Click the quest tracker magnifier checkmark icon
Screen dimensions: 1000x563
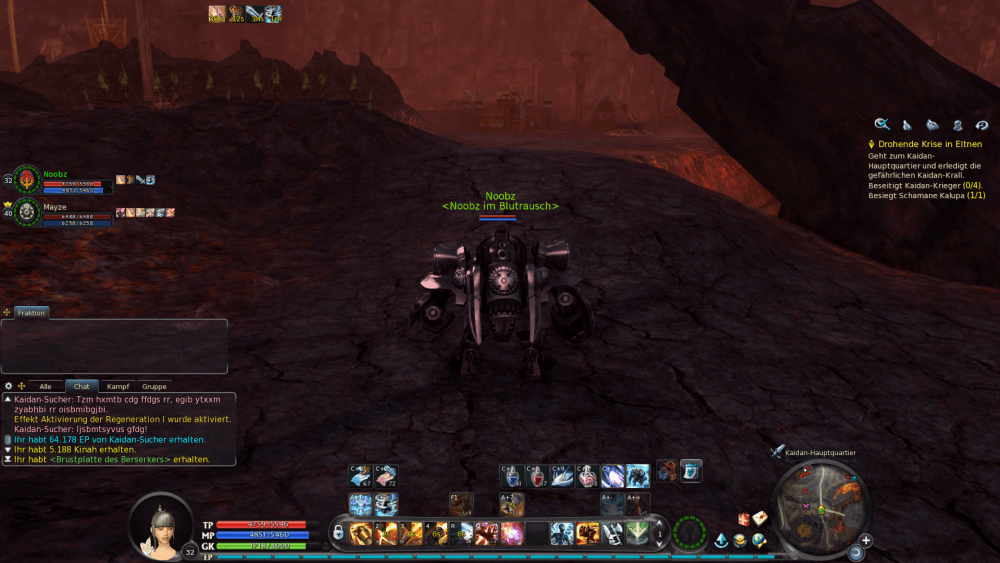coord(882,124)
